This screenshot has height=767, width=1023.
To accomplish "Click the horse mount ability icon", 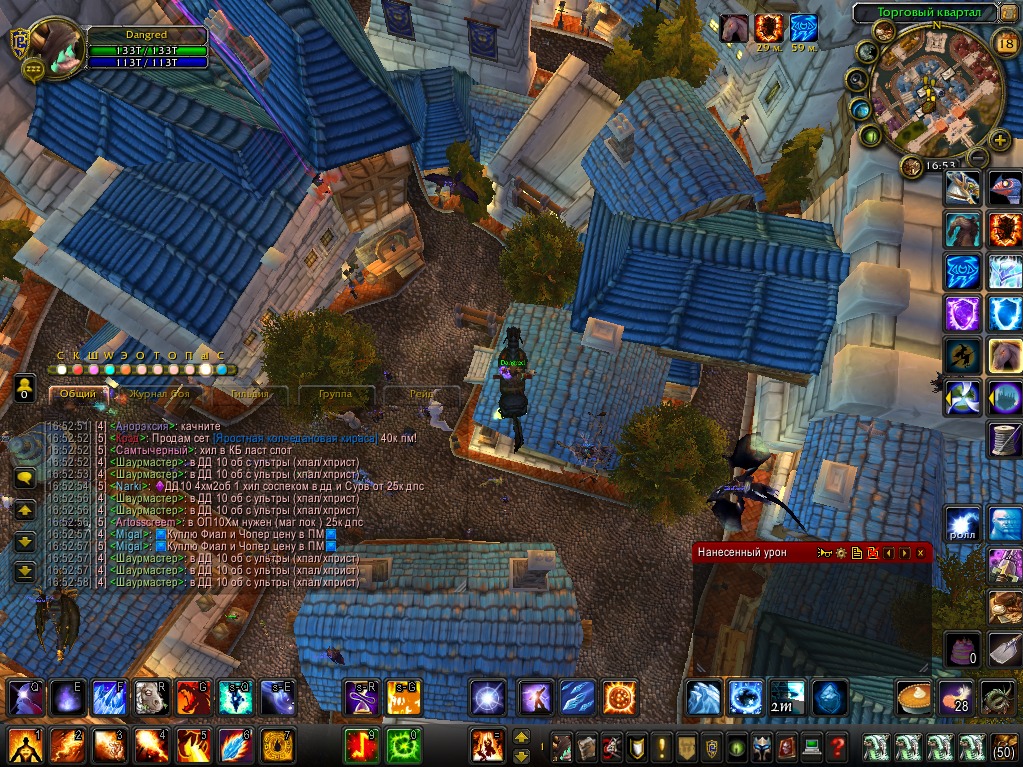I will point(1005,353).
